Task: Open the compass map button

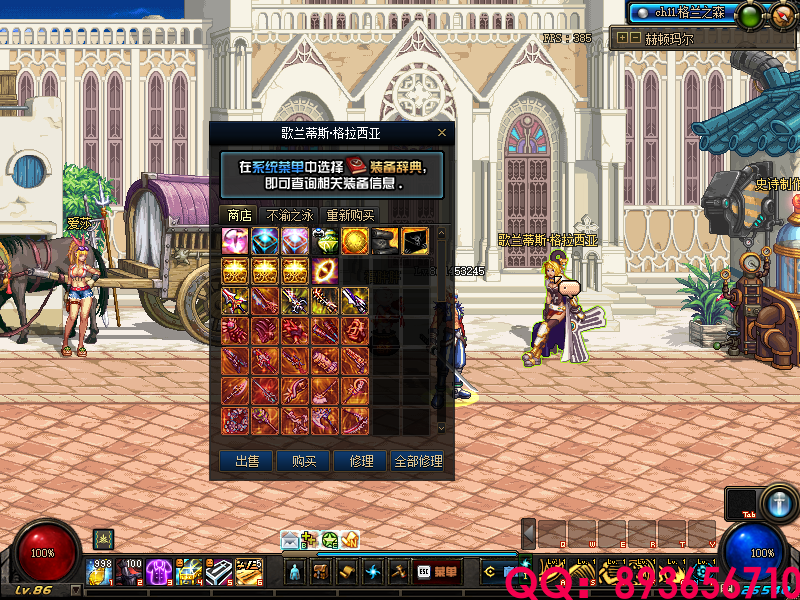Action: coord(781,14)
